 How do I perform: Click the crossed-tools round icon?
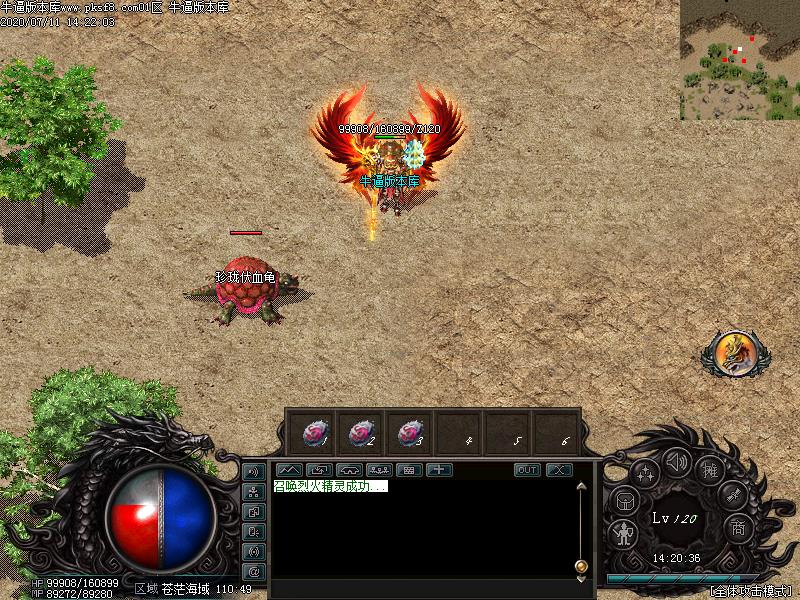(x=733, y=495)
